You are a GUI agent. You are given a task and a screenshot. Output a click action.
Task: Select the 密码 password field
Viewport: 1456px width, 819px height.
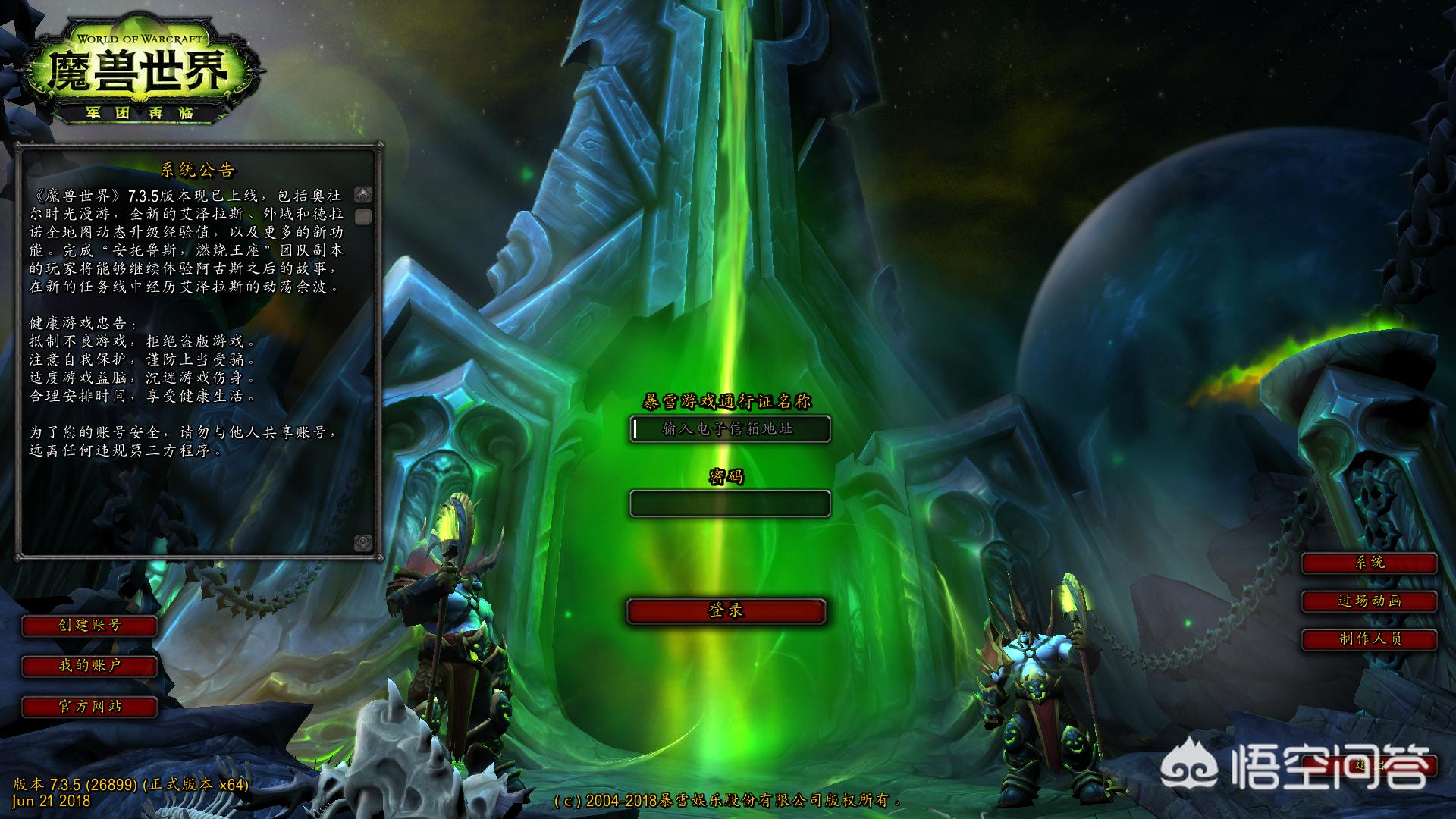[x=730, y=504]
